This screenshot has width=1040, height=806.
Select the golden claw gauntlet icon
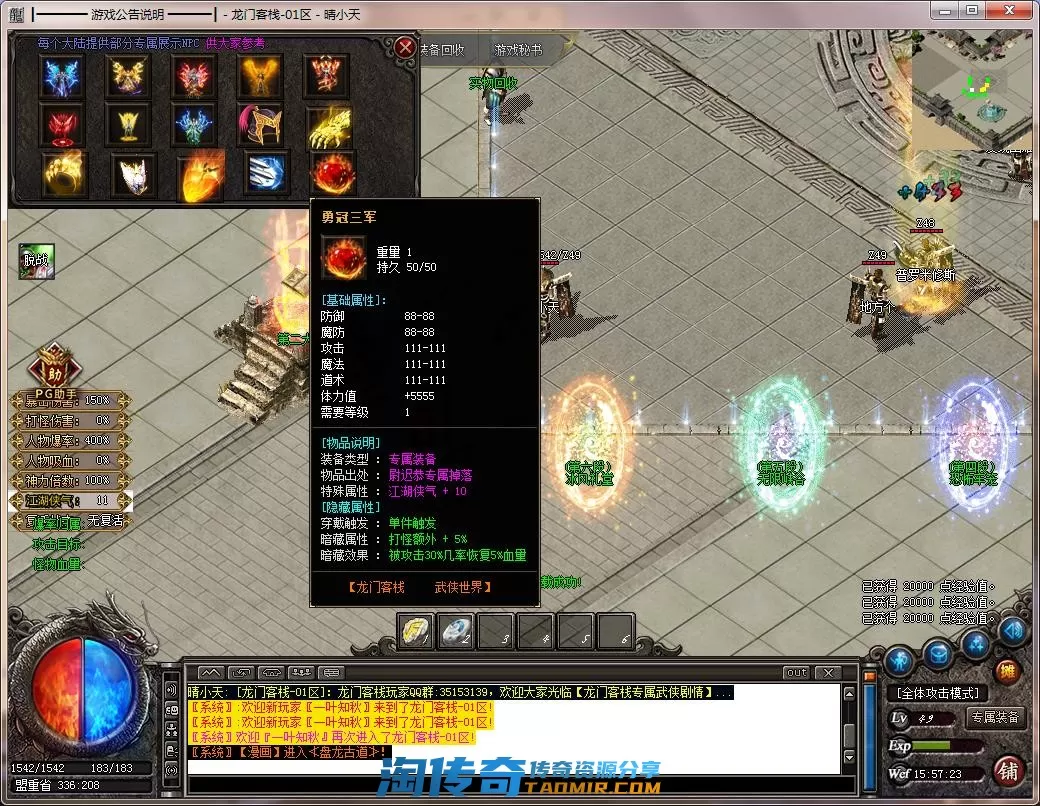point(329,126)
